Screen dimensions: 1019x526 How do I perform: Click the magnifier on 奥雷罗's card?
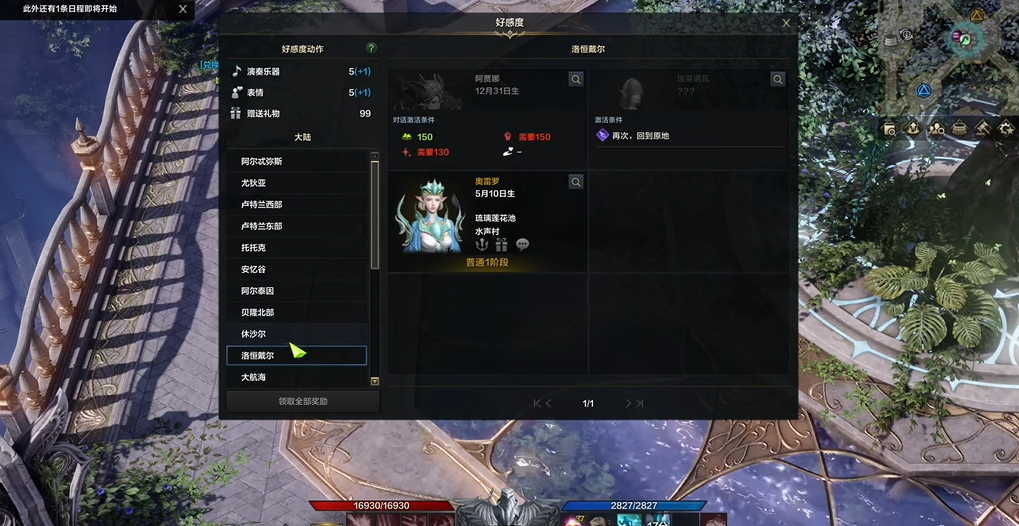pos(576,182)
